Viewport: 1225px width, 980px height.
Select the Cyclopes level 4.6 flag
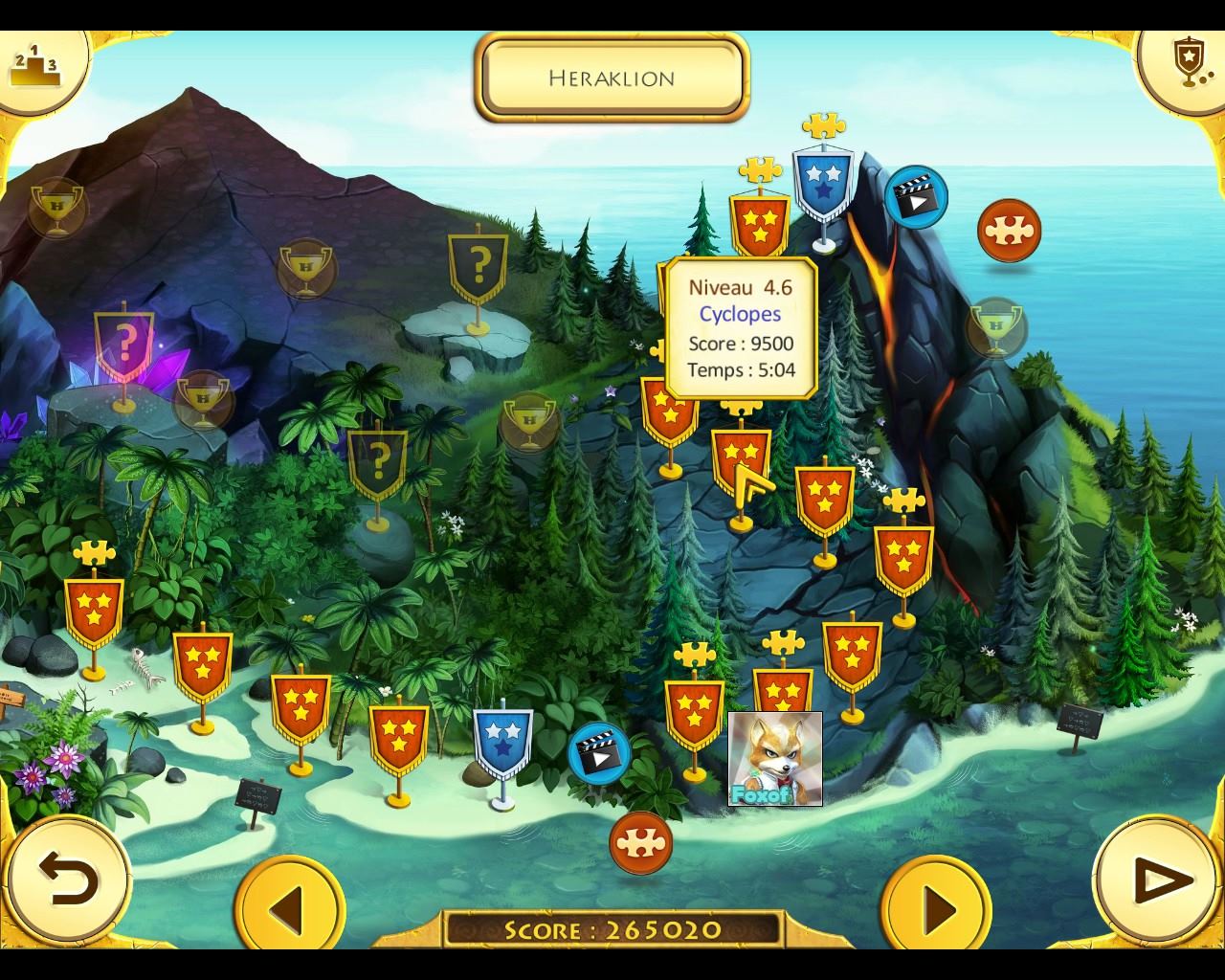tap(741, 458)
